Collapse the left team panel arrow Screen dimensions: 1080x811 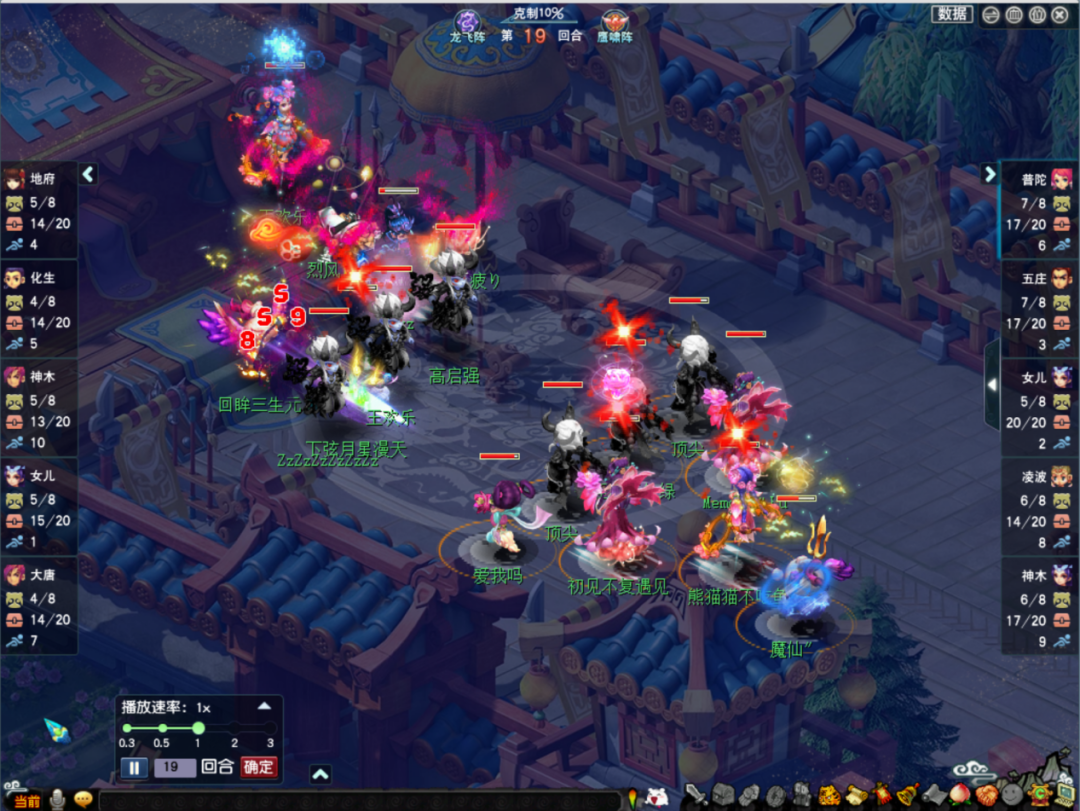pyautogui.click(x=88, y=174)
